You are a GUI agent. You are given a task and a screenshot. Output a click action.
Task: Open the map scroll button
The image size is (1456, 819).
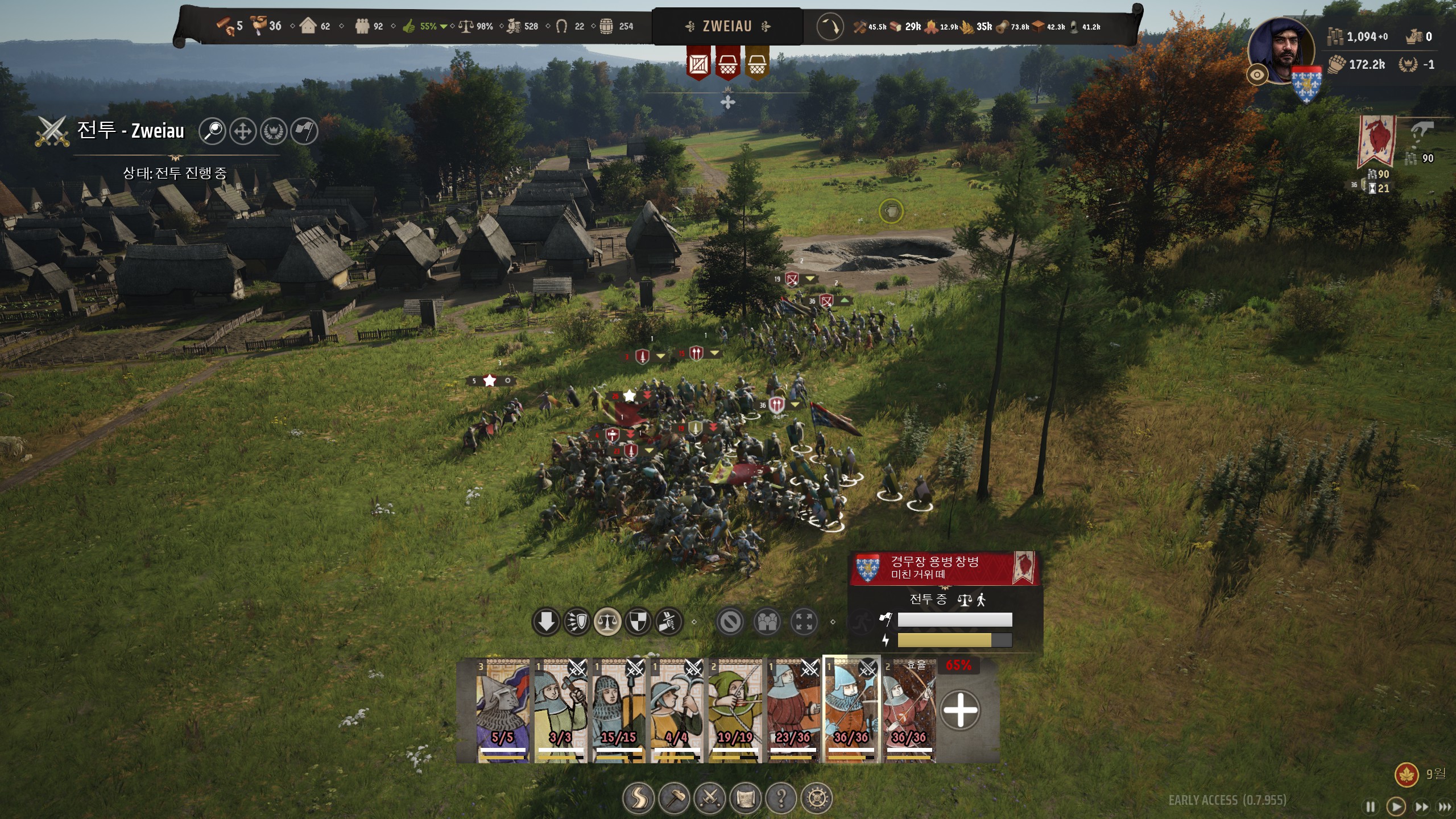746,799
